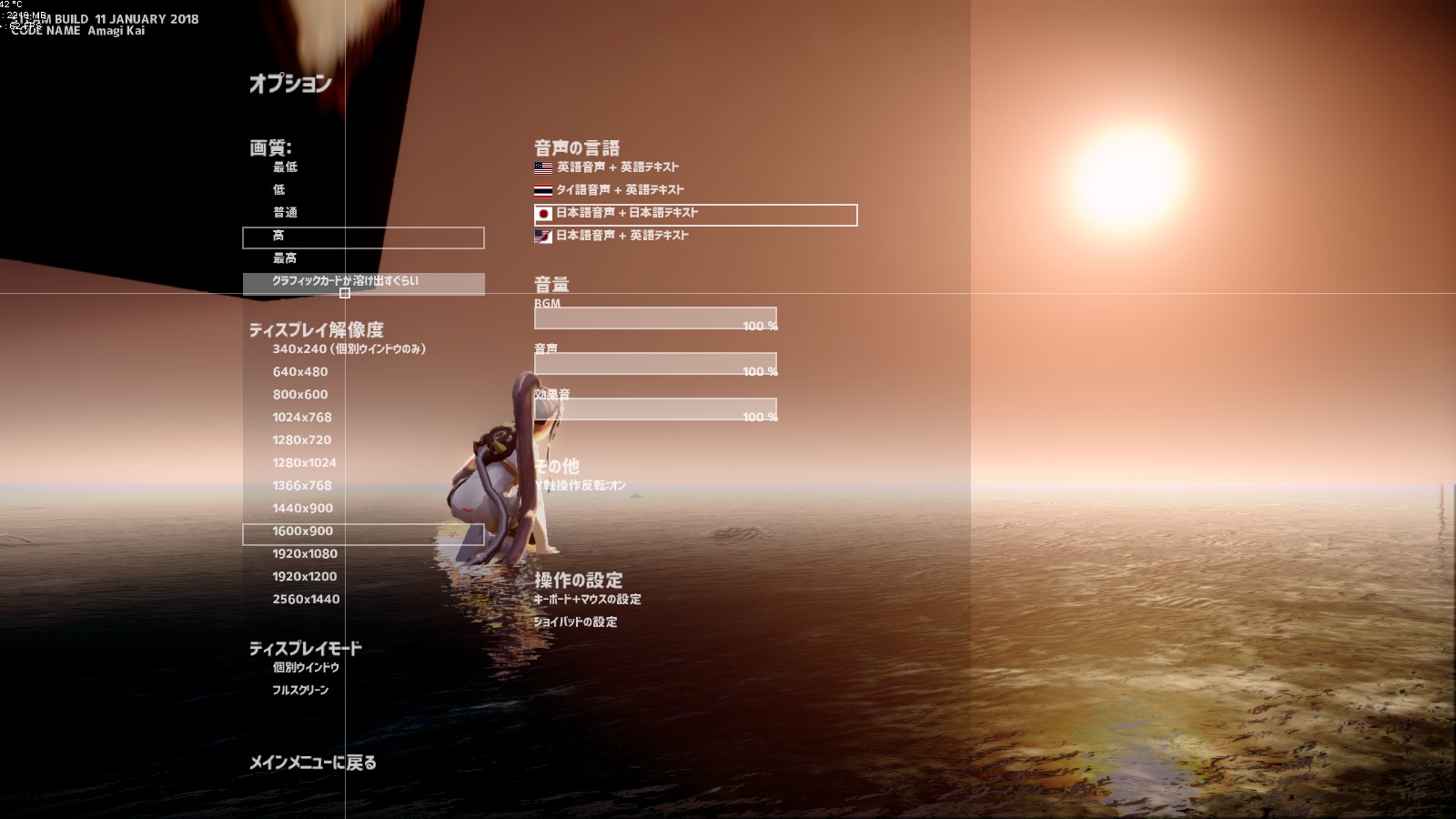The image size is (1456, 819).
Task: Set graphics quality to 最低
Action: [285, 167]
